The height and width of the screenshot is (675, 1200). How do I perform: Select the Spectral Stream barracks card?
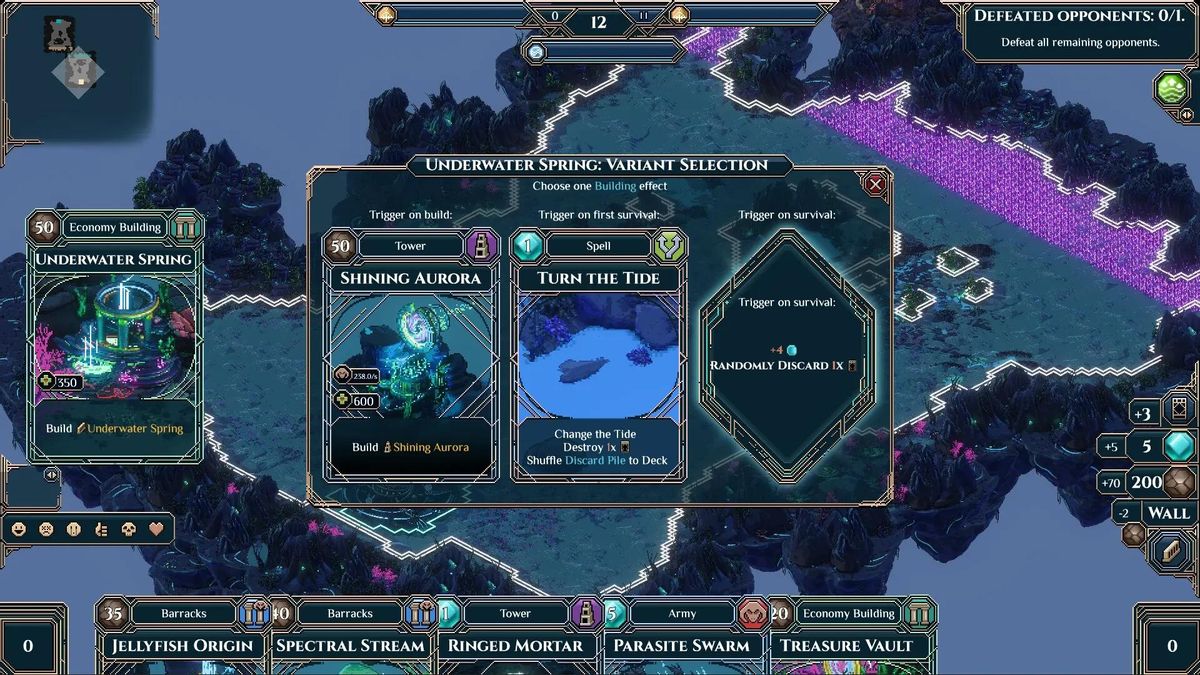pos(350,645)
